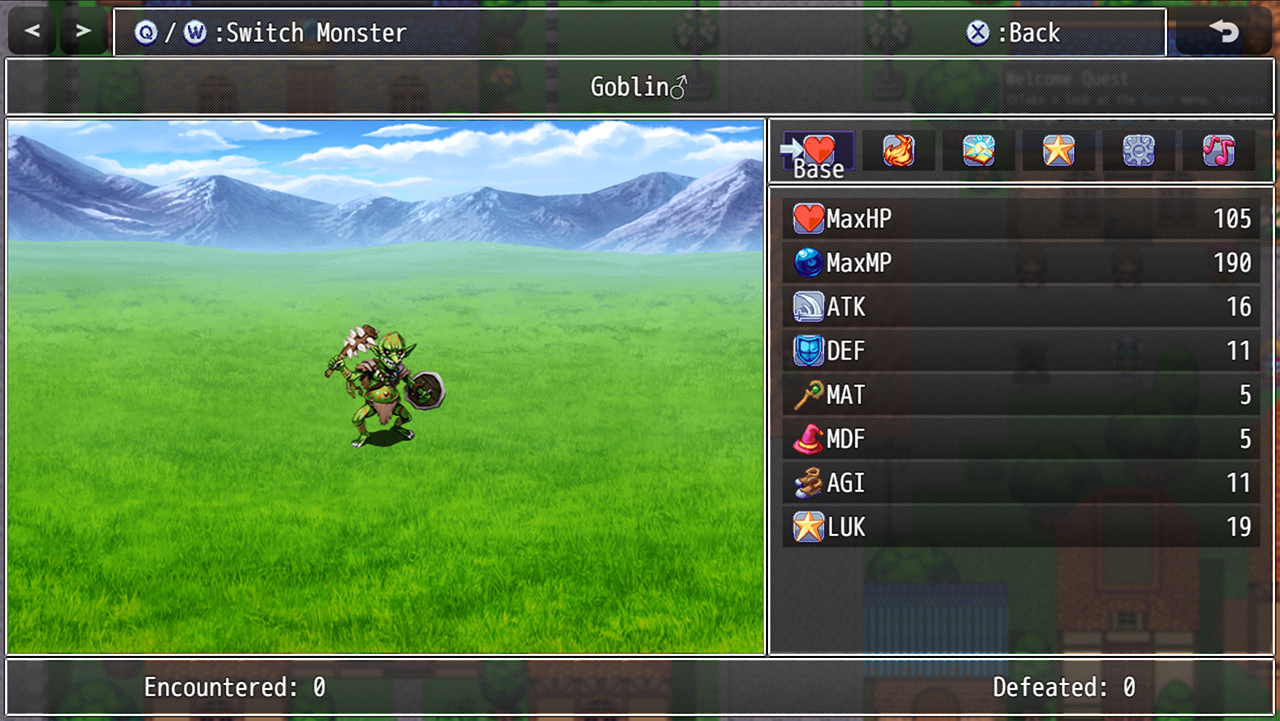Go to the next monster with right arrow
This screenshot has width=1280, height=721.
click(84, 32)
